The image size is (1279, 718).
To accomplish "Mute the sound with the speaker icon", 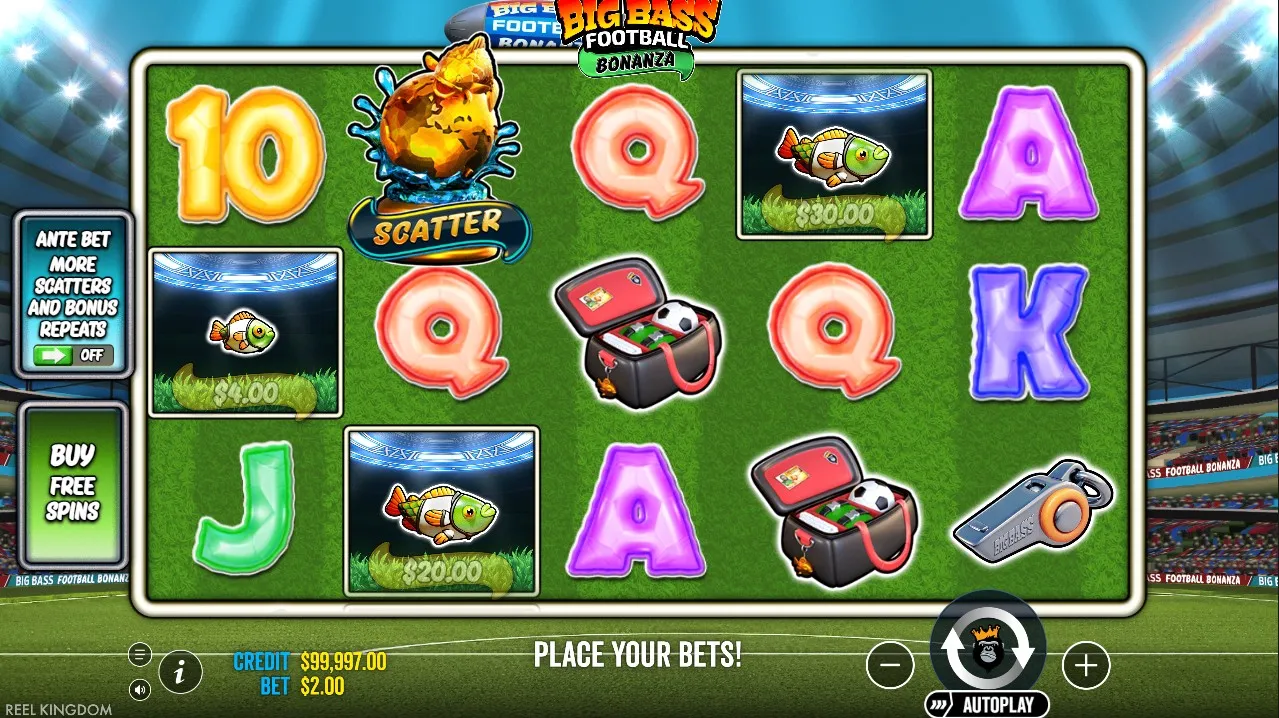I will (x=140, y=689).
